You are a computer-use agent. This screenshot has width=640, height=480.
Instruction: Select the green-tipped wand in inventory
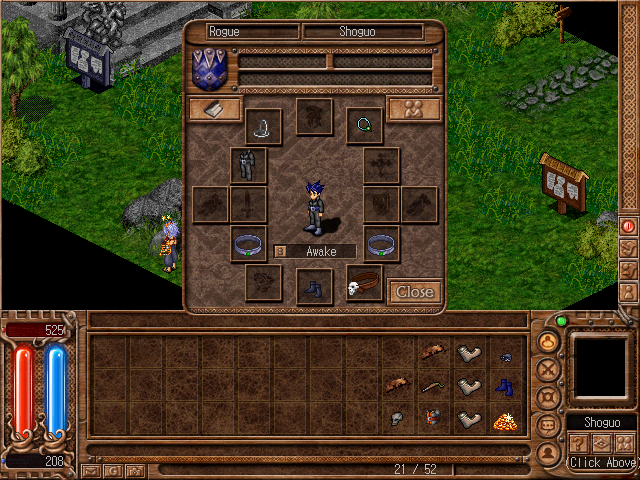(x=432, y=386)
